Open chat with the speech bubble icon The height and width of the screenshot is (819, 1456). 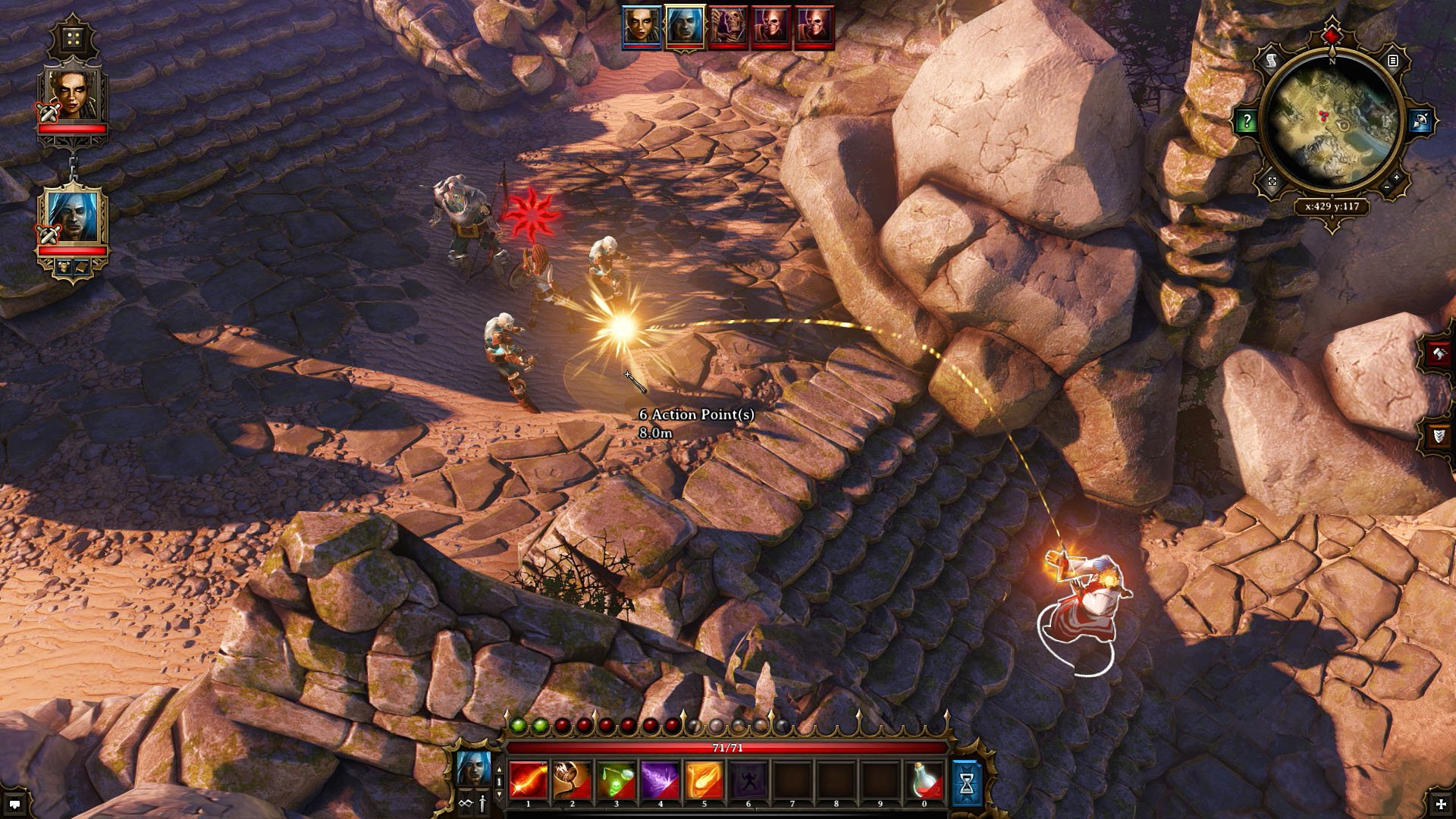pos(15,805)
